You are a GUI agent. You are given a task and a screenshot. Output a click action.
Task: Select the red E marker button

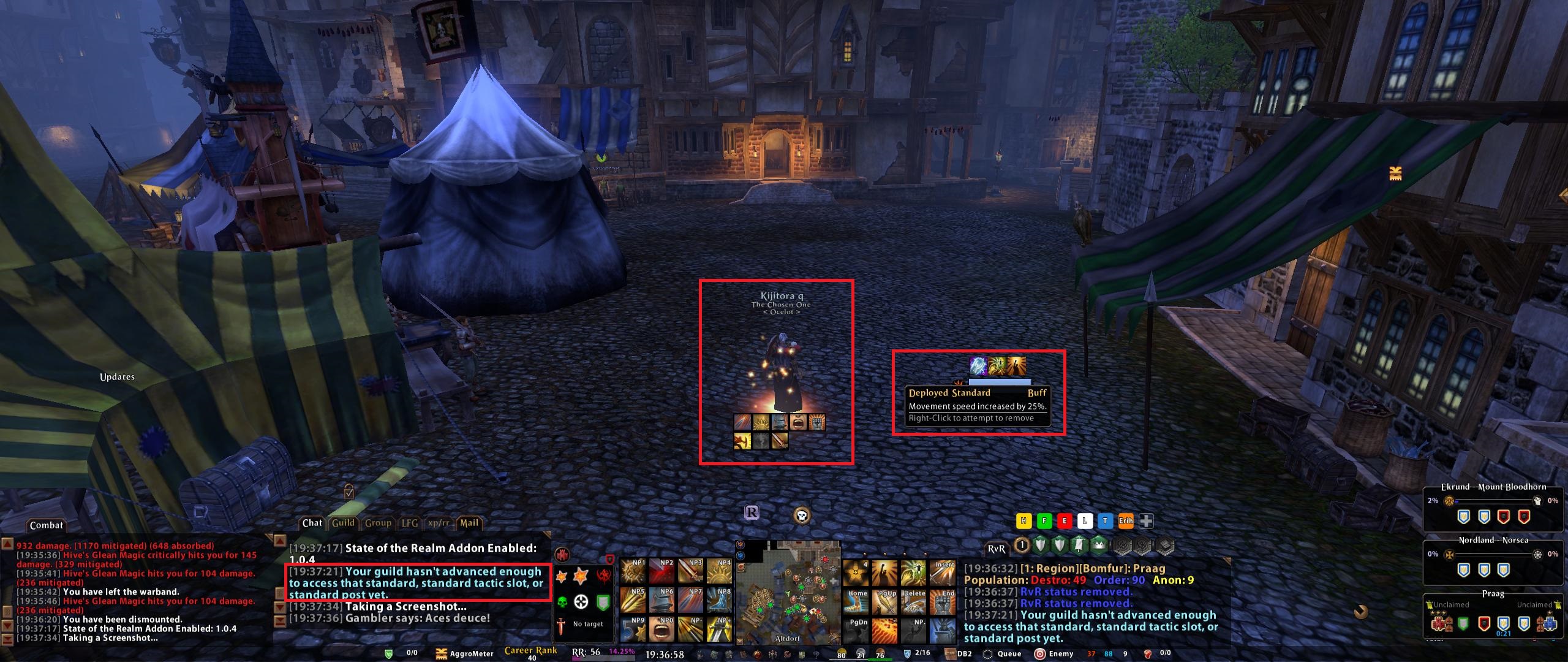[1065, 521]
